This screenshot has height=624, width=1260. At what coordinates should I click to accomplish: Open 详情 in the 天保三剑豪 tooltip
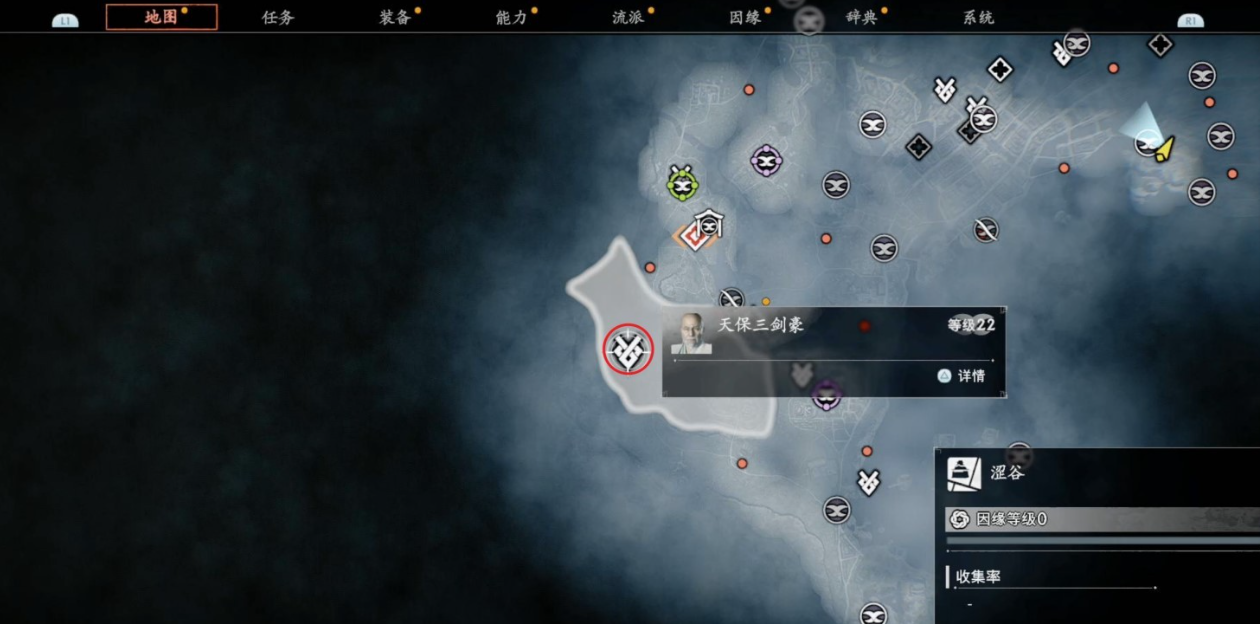[962, 376]
